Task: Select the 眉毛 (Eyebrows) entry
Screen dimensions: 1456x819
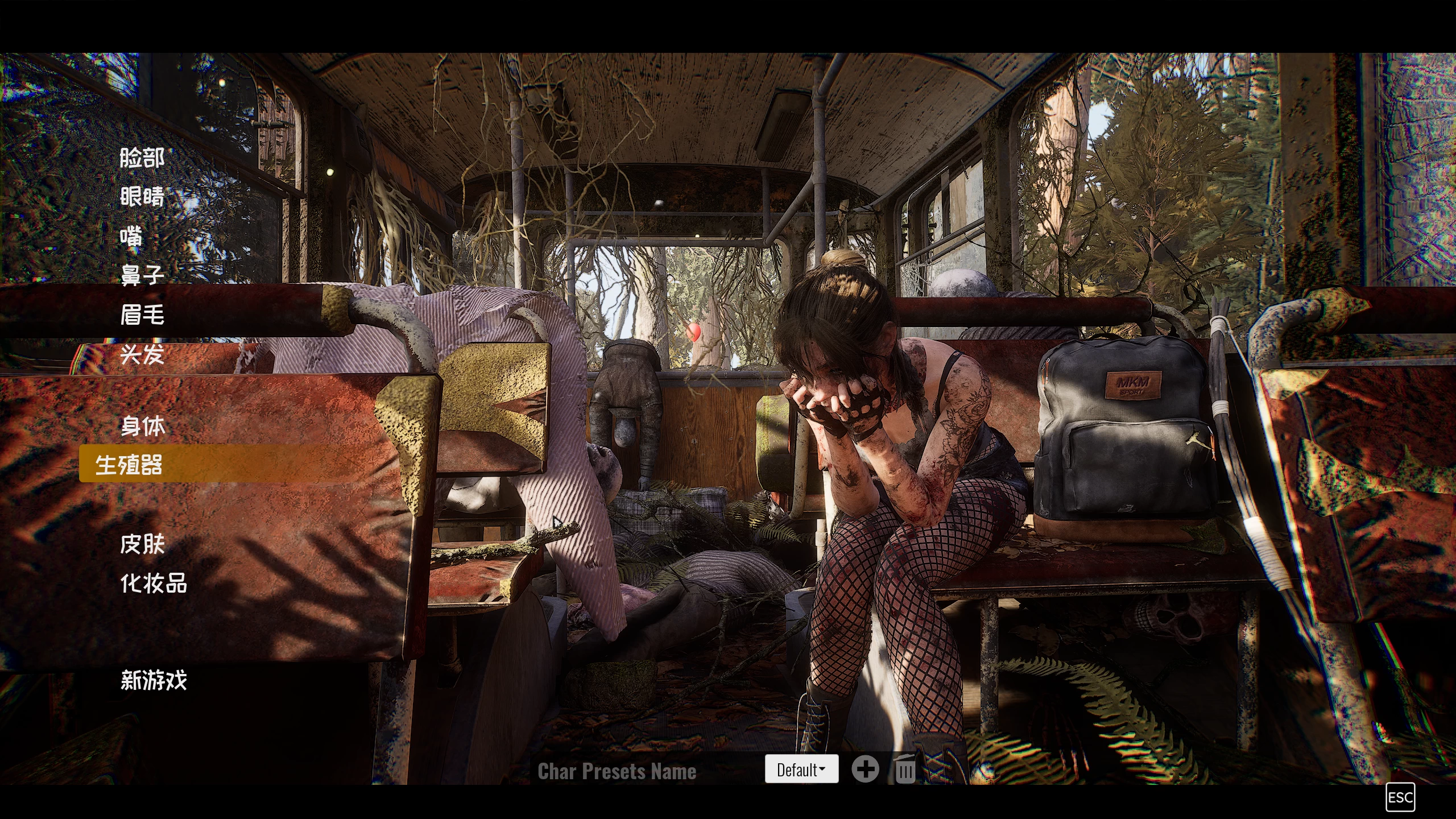Action: coord(142,315)
